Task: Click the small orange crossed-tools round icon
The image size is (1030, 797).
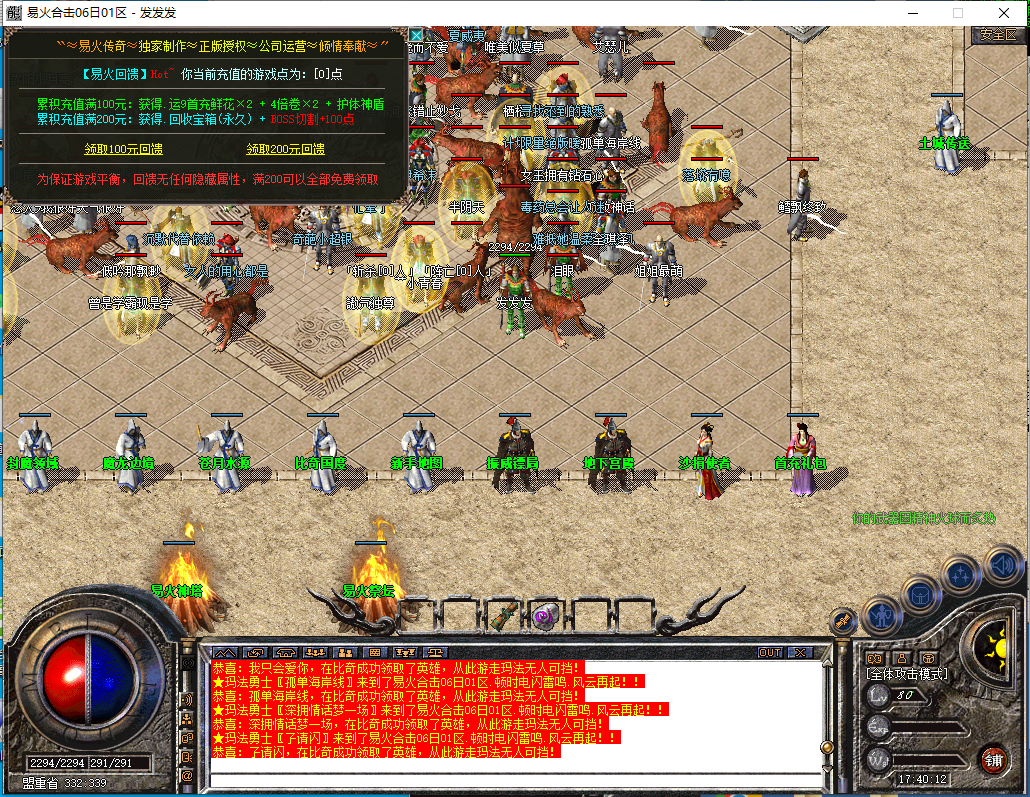Action: 843,621
